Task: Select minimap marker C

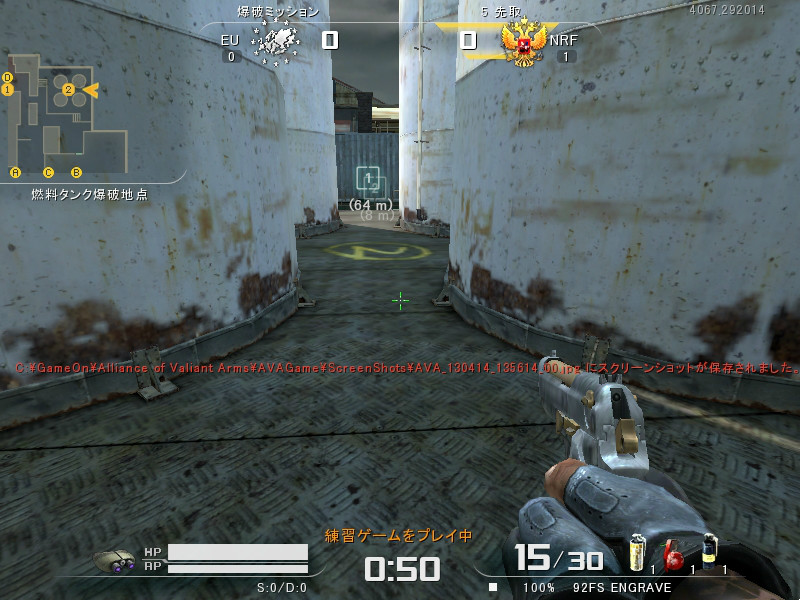Action: (x=48, y=172)
